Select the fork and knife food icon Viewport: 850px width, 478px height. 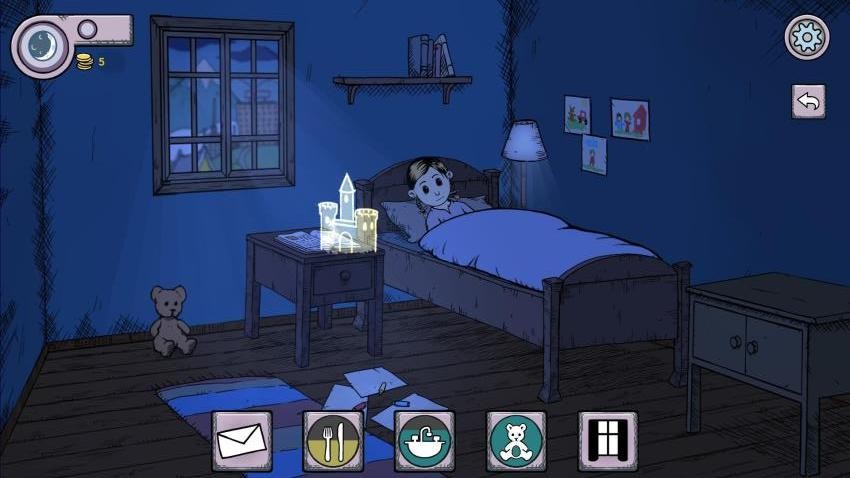pos(333,441)
